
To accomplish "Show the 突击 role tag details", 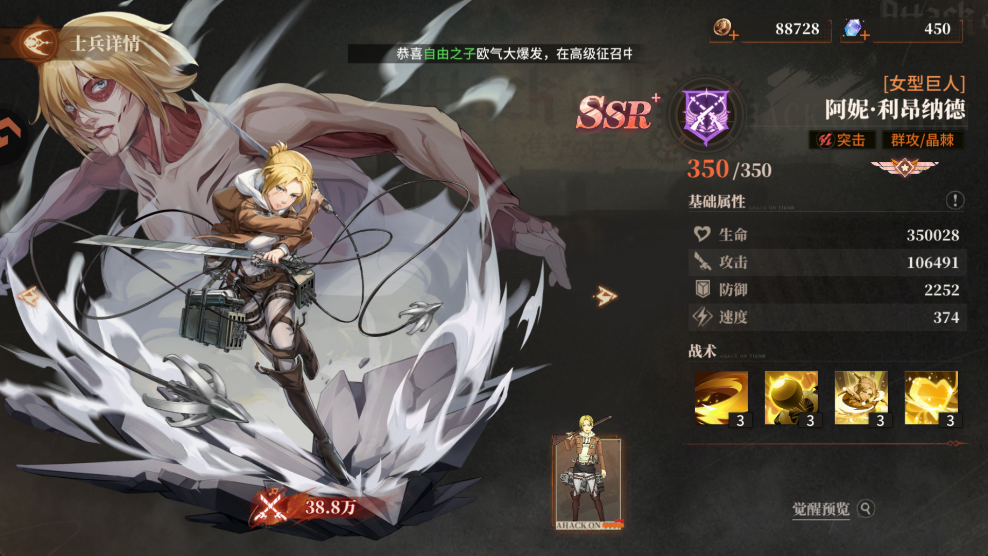I will pyautogui.click(x=841, y=141).
